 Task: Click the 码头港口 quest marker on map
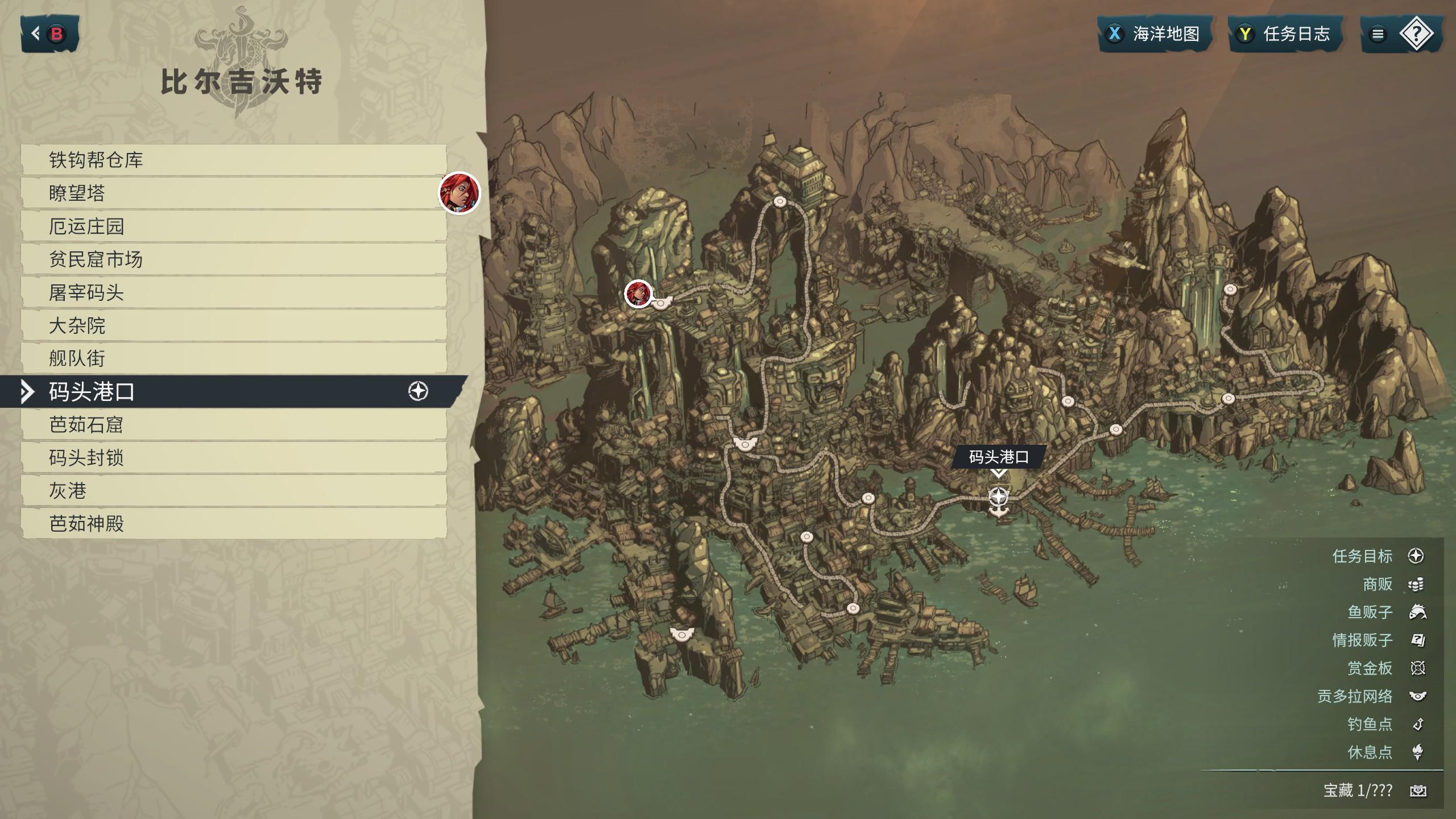click(998, 497)
